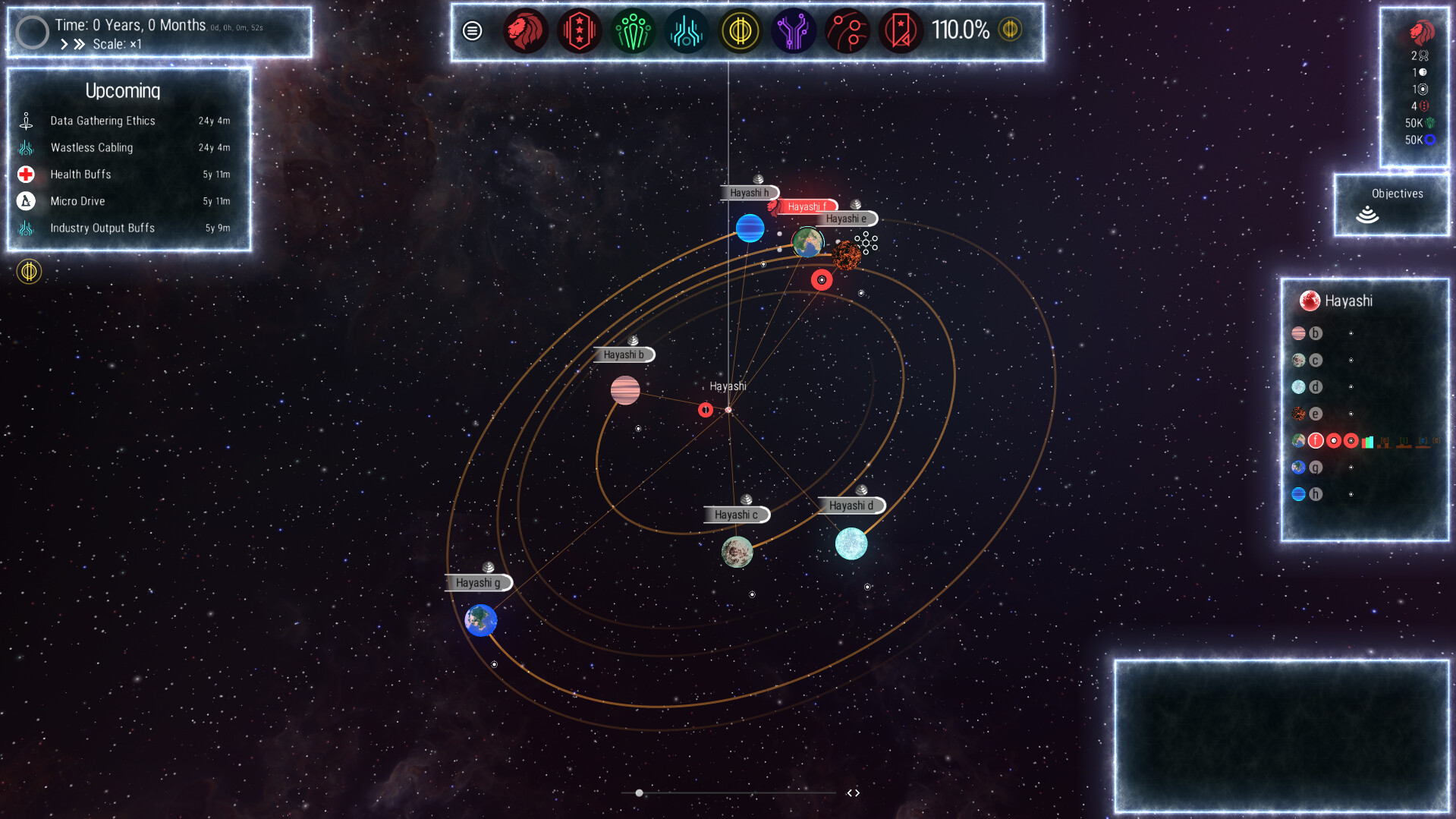Viewport: 1456px width, 819px height.
Task: Open the hamburger menu in the top toolbar
Action: pos(472,31)
